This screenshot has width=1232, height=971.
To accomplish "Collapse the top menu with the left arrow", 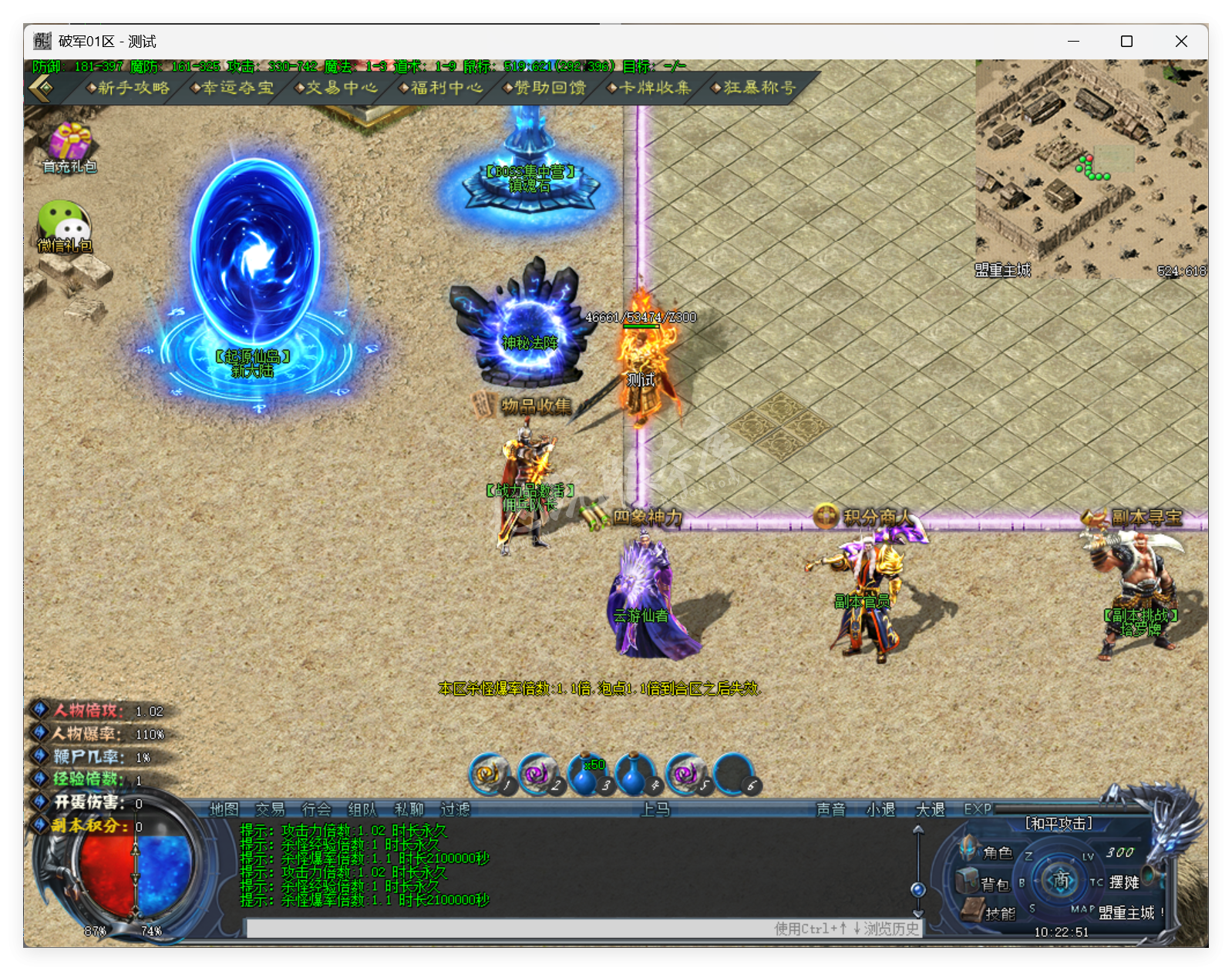I will coord(40,88).
